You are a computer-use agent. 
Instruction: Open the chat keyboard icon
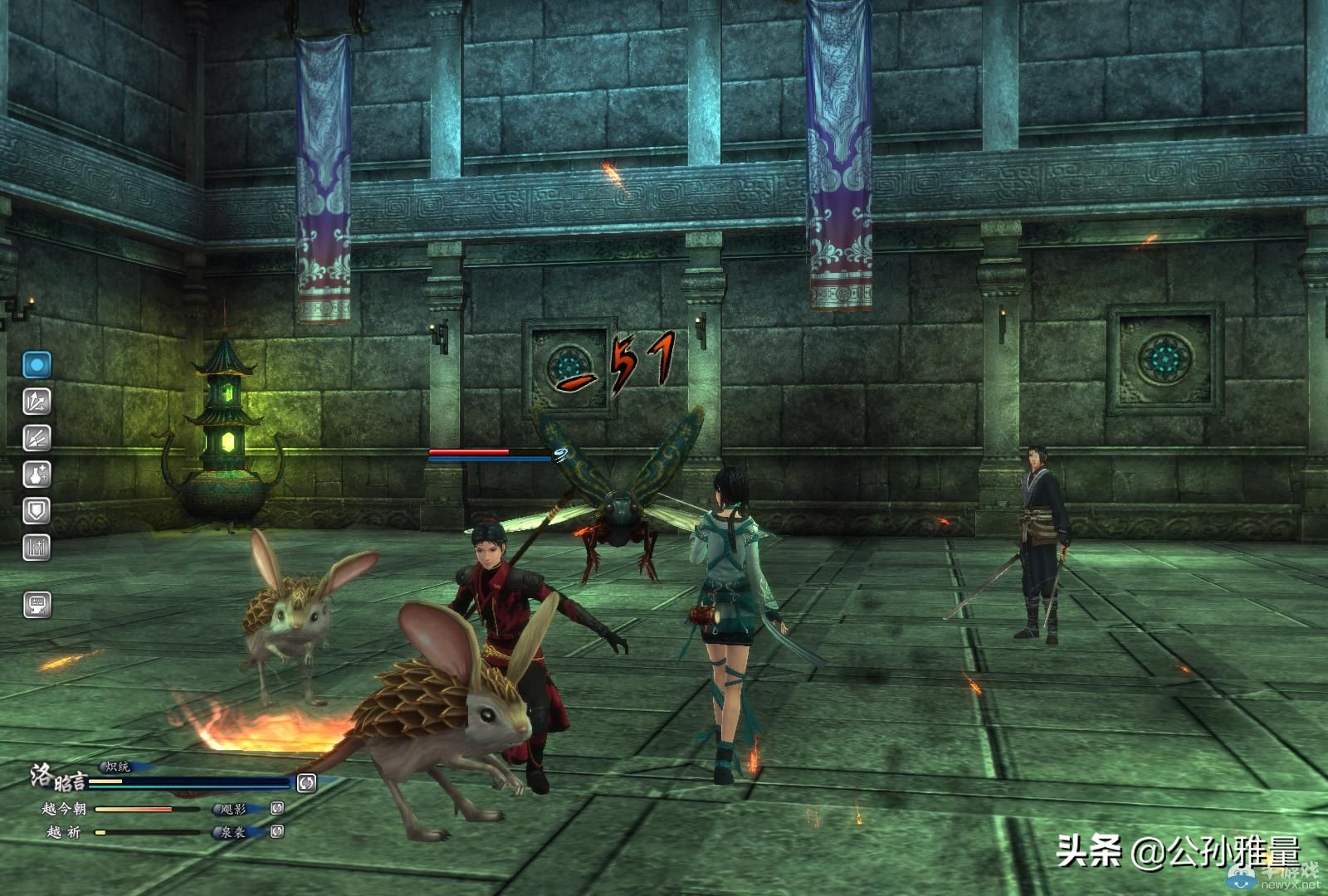pos(37,605)
